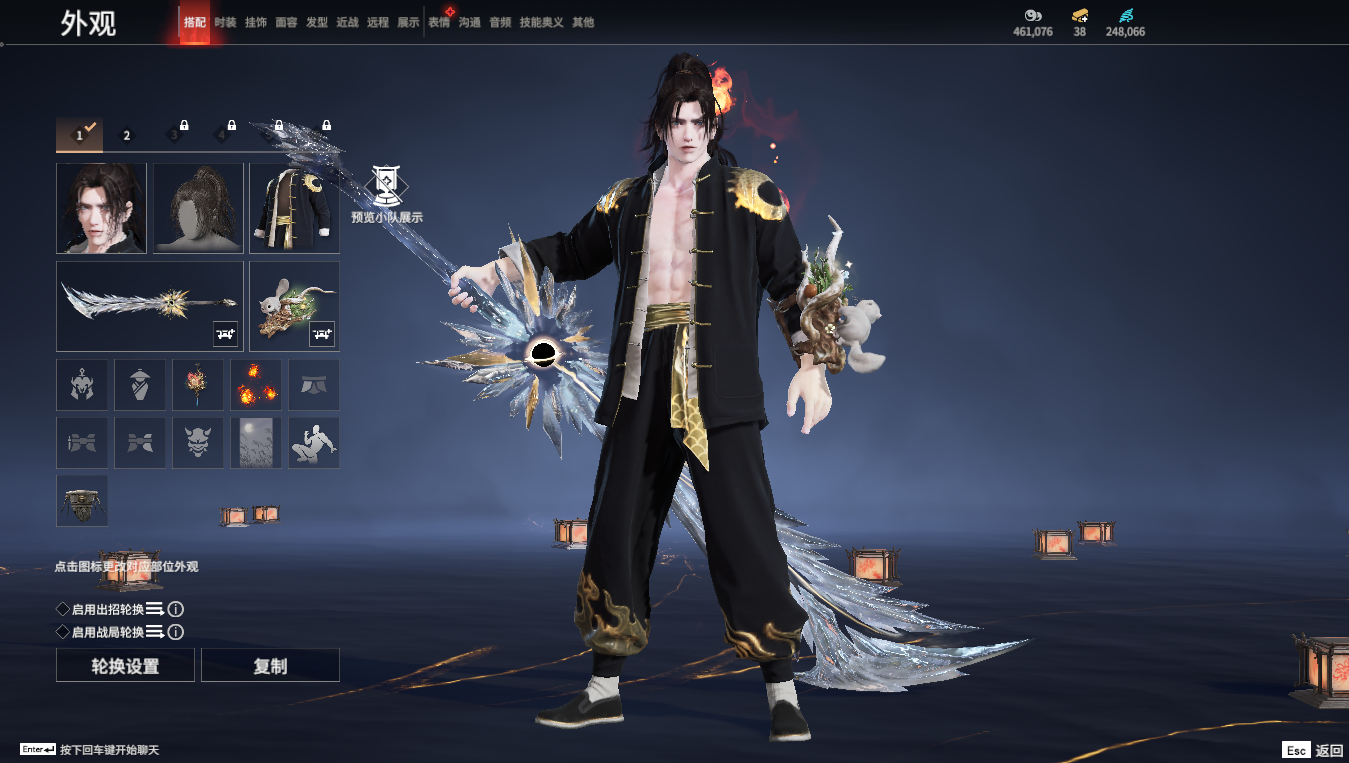Open the 表情 emotes tab
Viewport: 1349px width, 763px height.
[439, 22]
